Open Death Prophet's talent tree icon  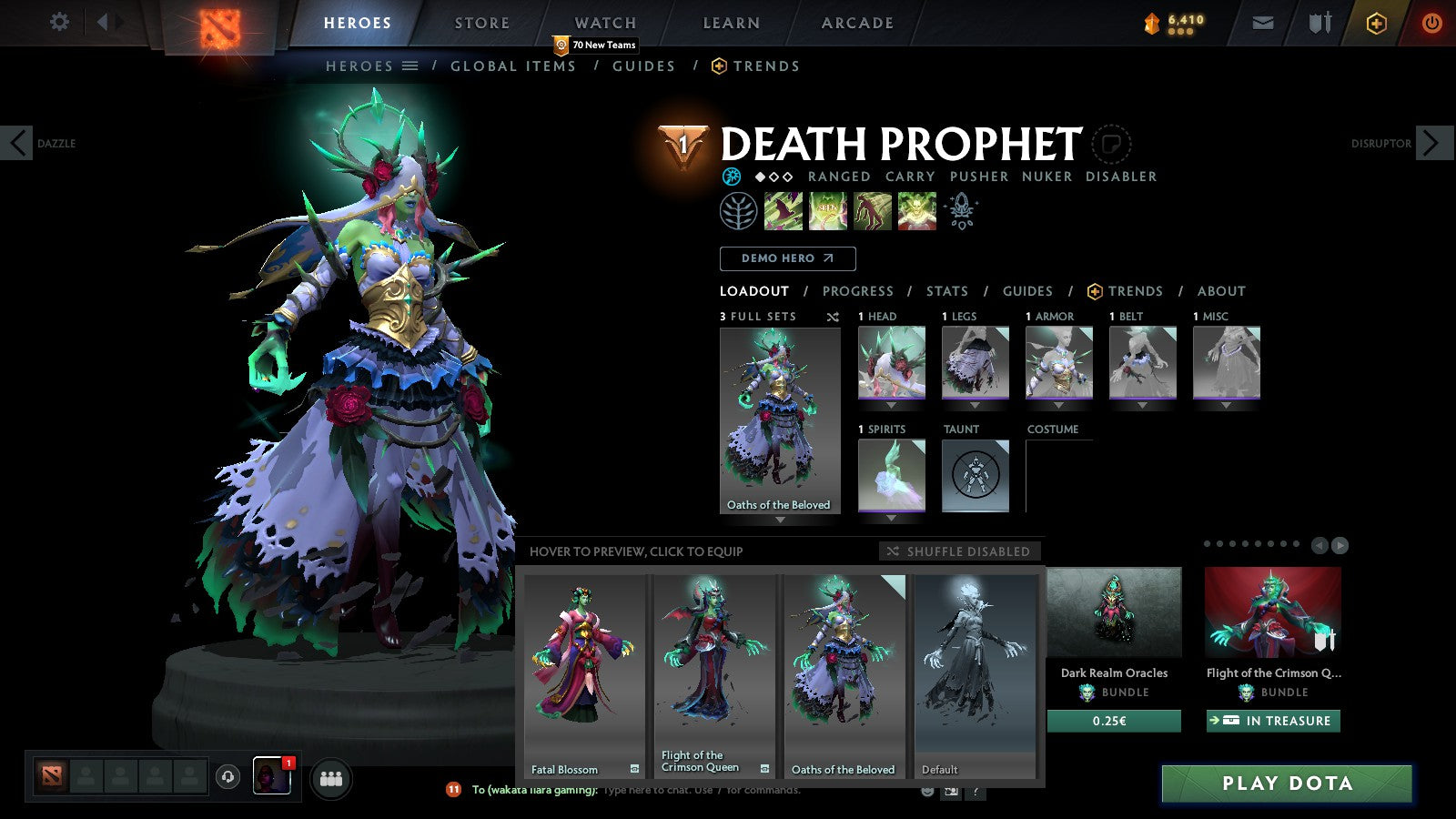[x=740, y=211]
